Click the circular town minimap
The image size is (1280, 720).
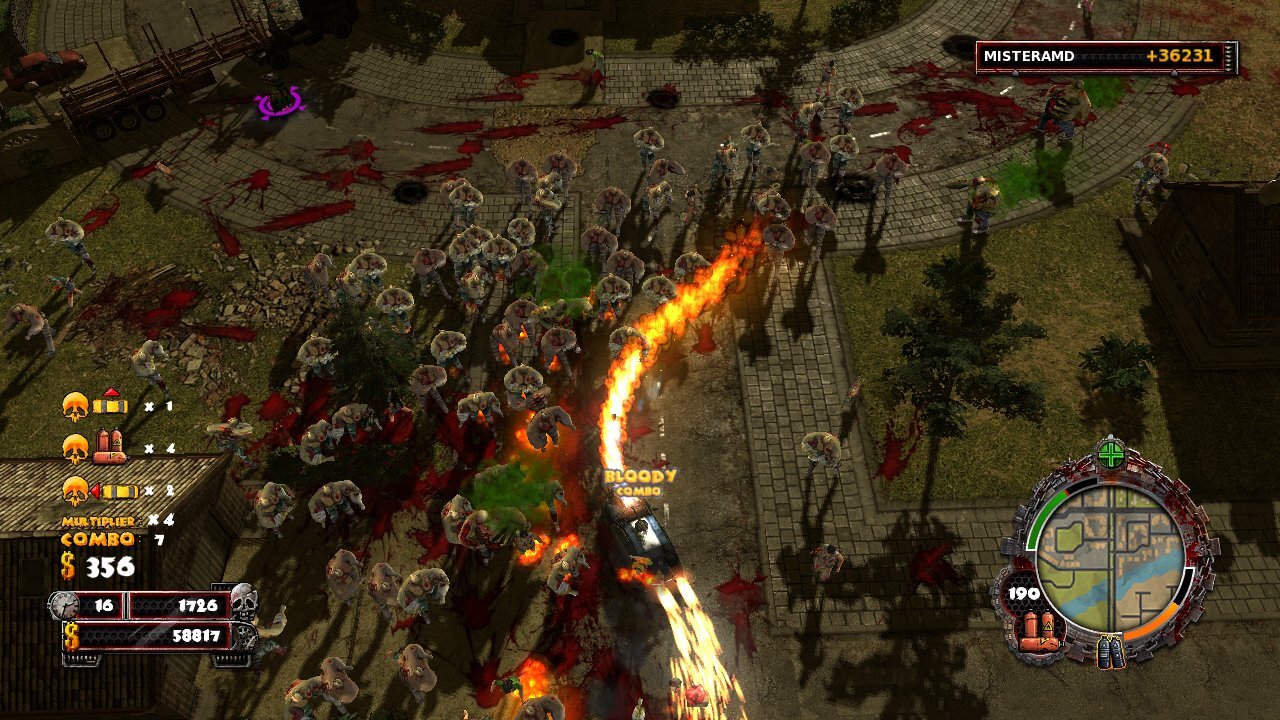[1110, 558]
